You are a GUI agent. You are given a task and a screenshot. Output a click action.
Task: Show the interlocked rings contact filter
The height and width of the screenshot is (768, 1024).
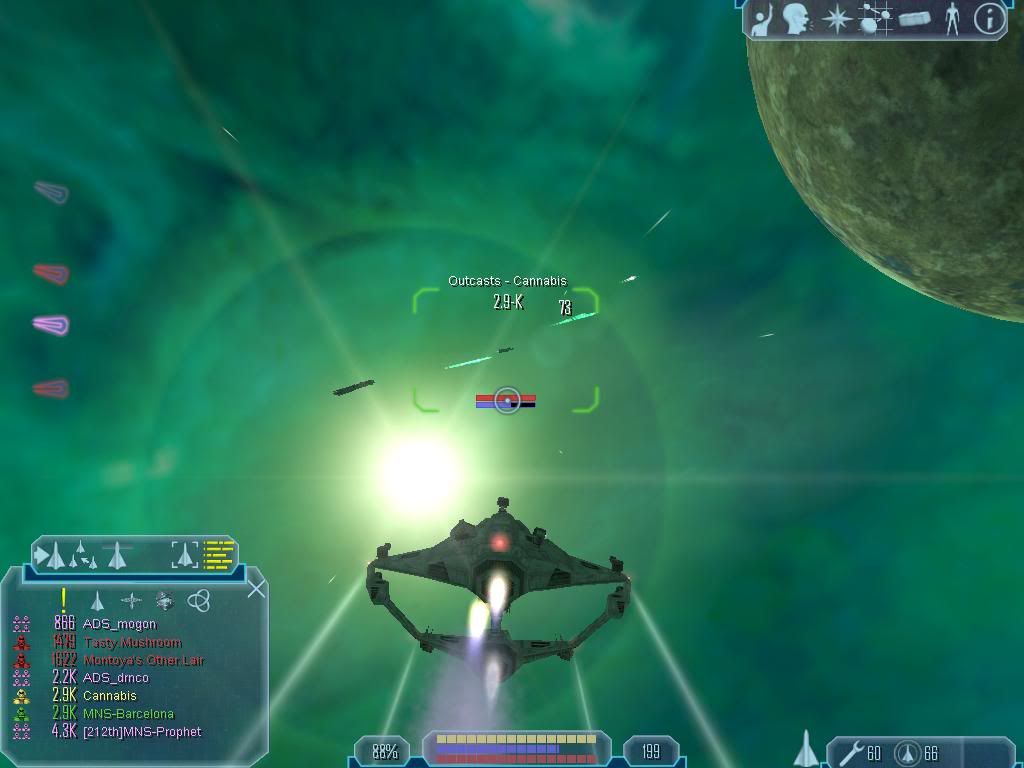(198, 600)
